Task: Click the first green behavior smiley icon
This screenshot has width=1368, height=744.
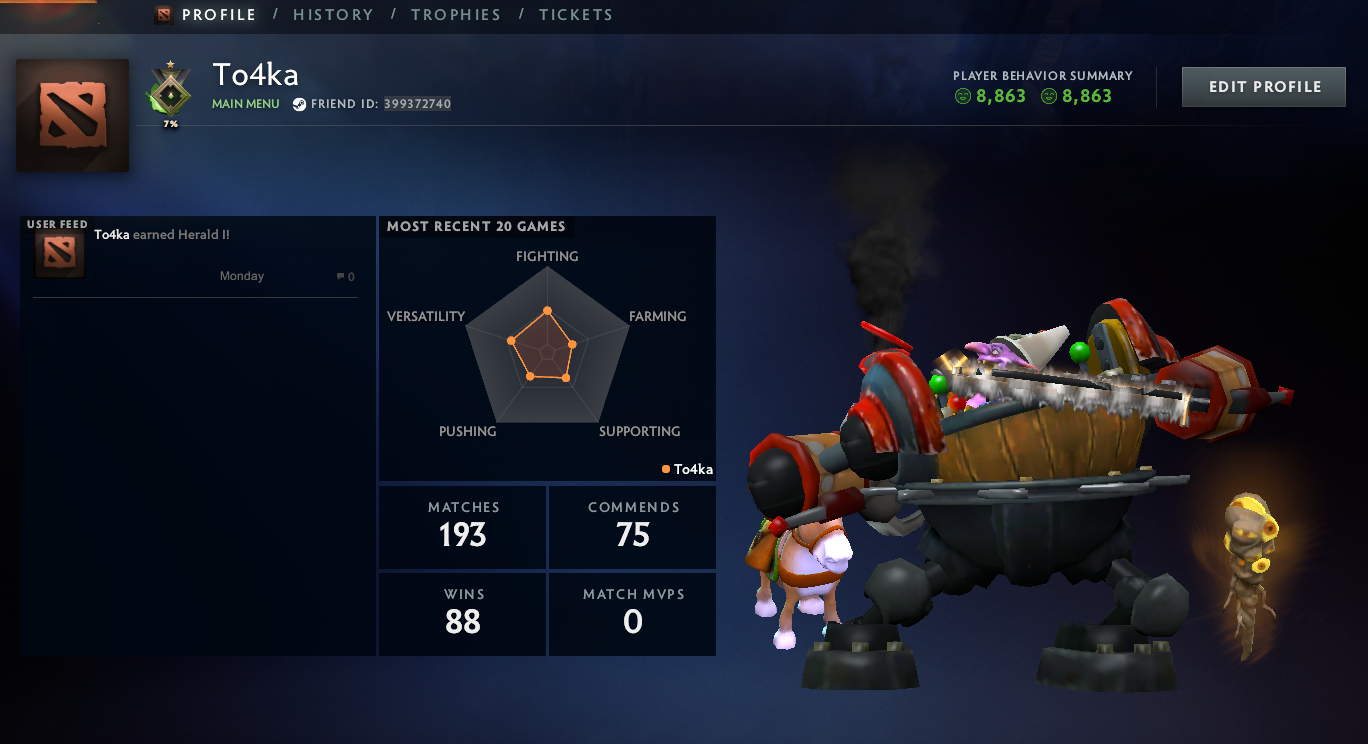Action: pos(961,95)
